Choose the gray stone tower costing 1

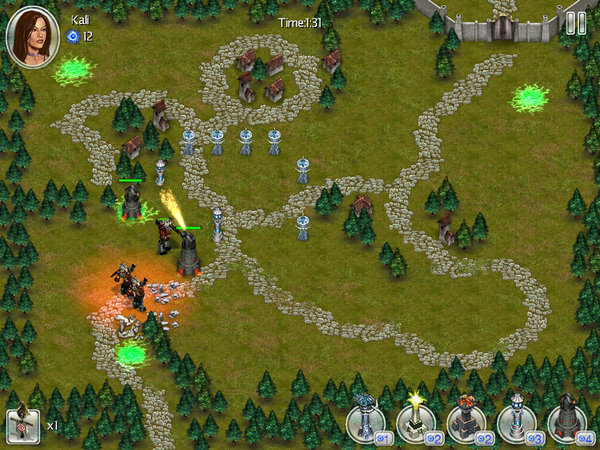(366, 421)
